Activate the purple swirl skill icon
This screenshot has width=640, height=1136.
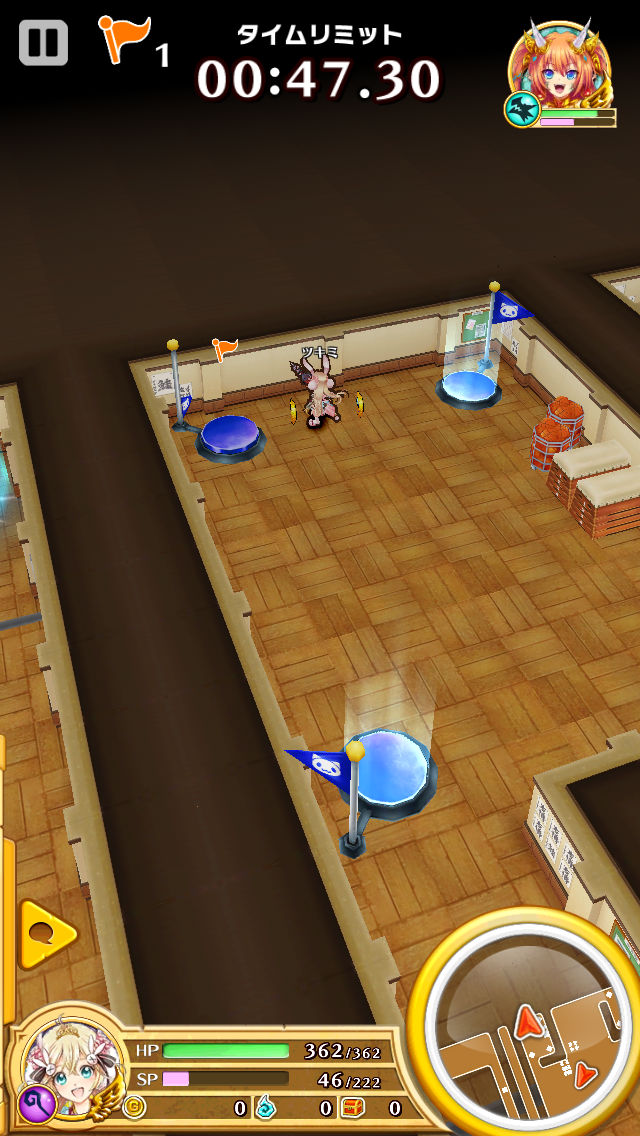tap(33, 1103)
